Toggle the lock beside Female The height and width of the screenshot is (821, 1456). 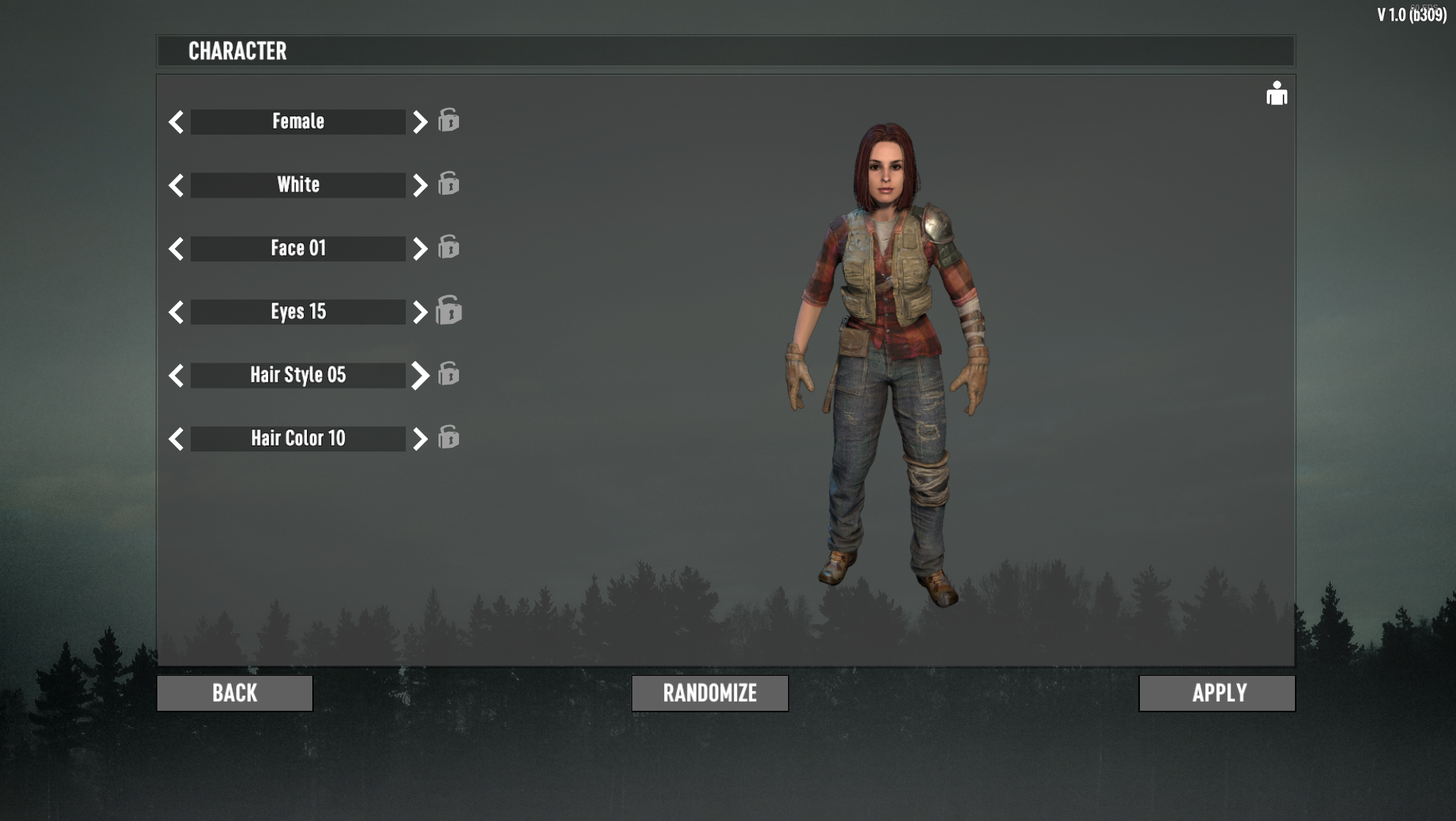(x=449, y=120)
